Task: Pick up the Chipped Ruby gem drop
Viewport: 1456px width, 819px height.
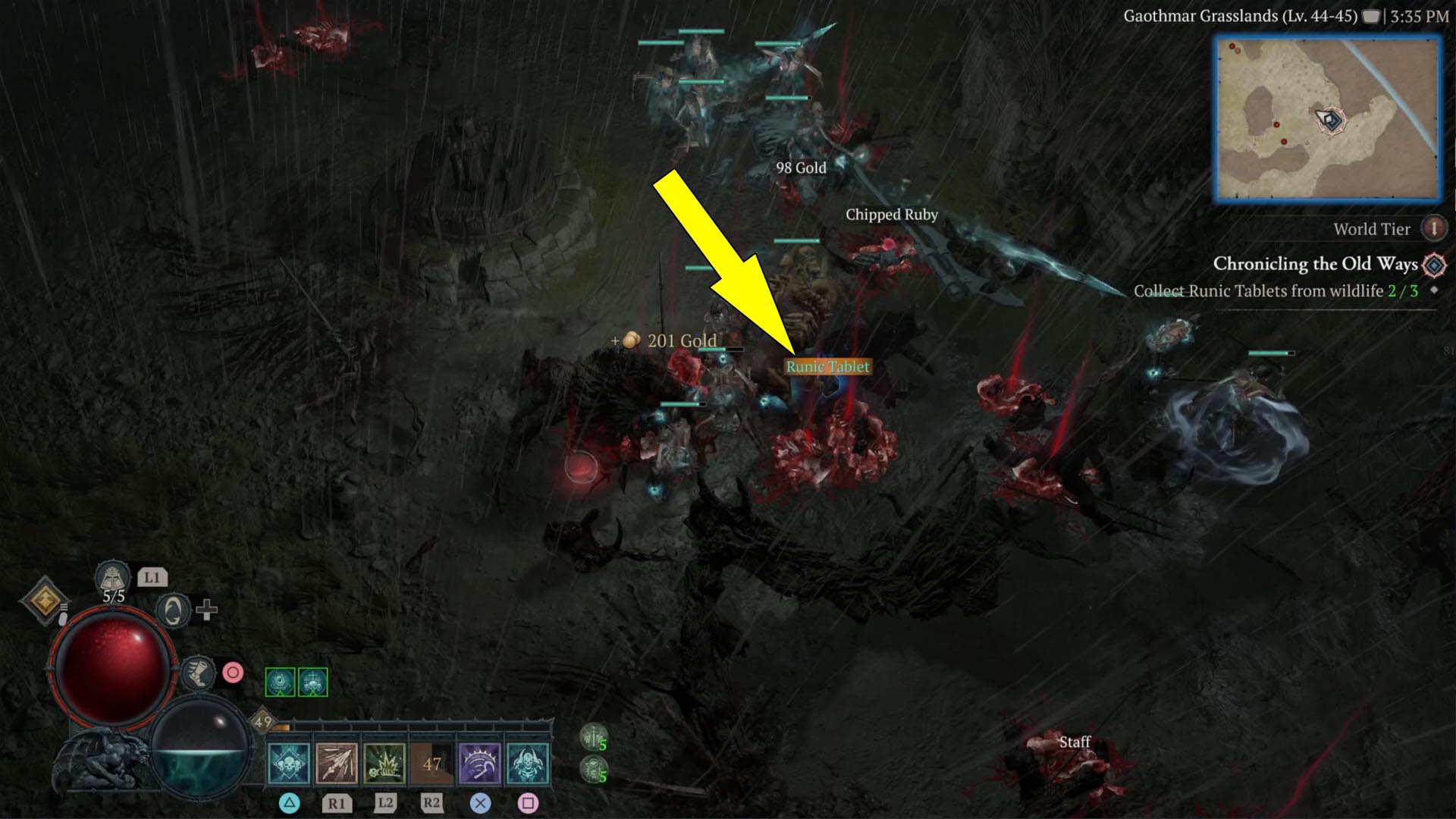Action: click(892, 215)
